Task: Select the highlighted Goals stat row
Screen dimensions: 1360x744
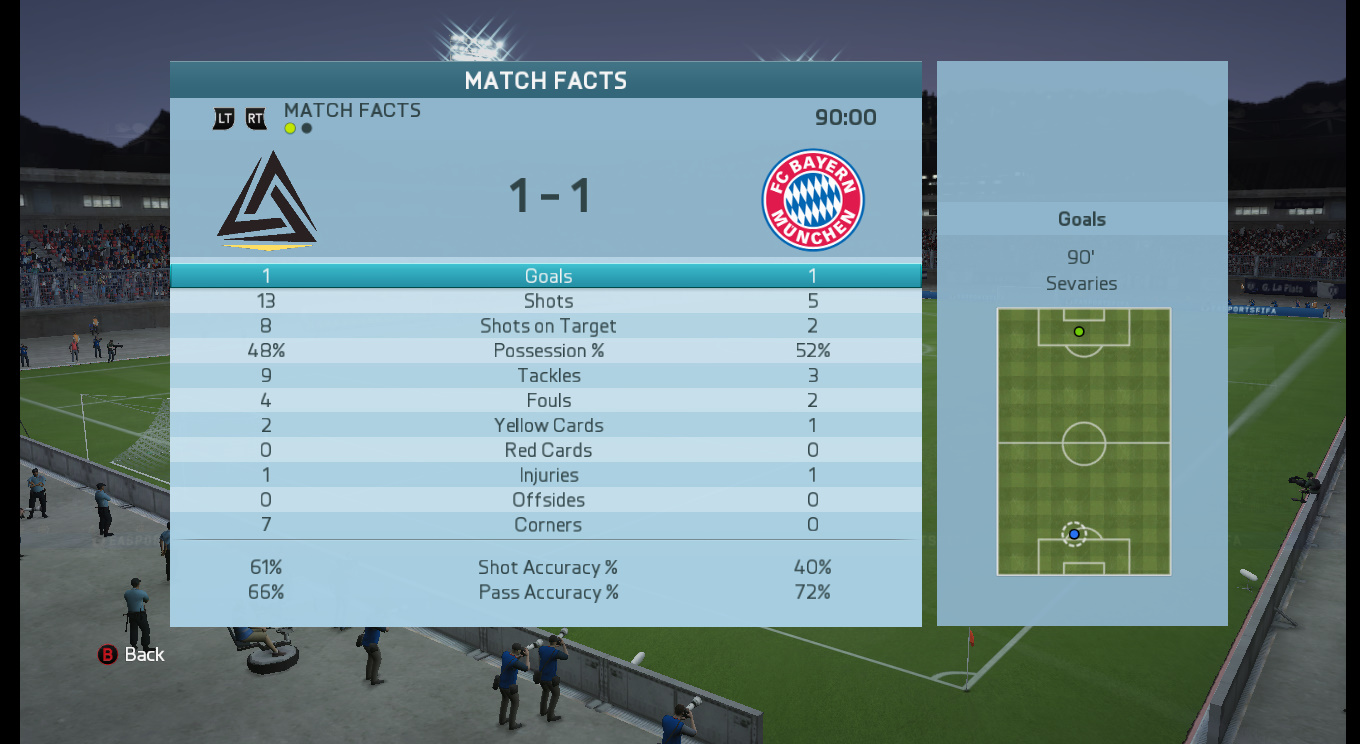Action: click(x=547, y=276)
